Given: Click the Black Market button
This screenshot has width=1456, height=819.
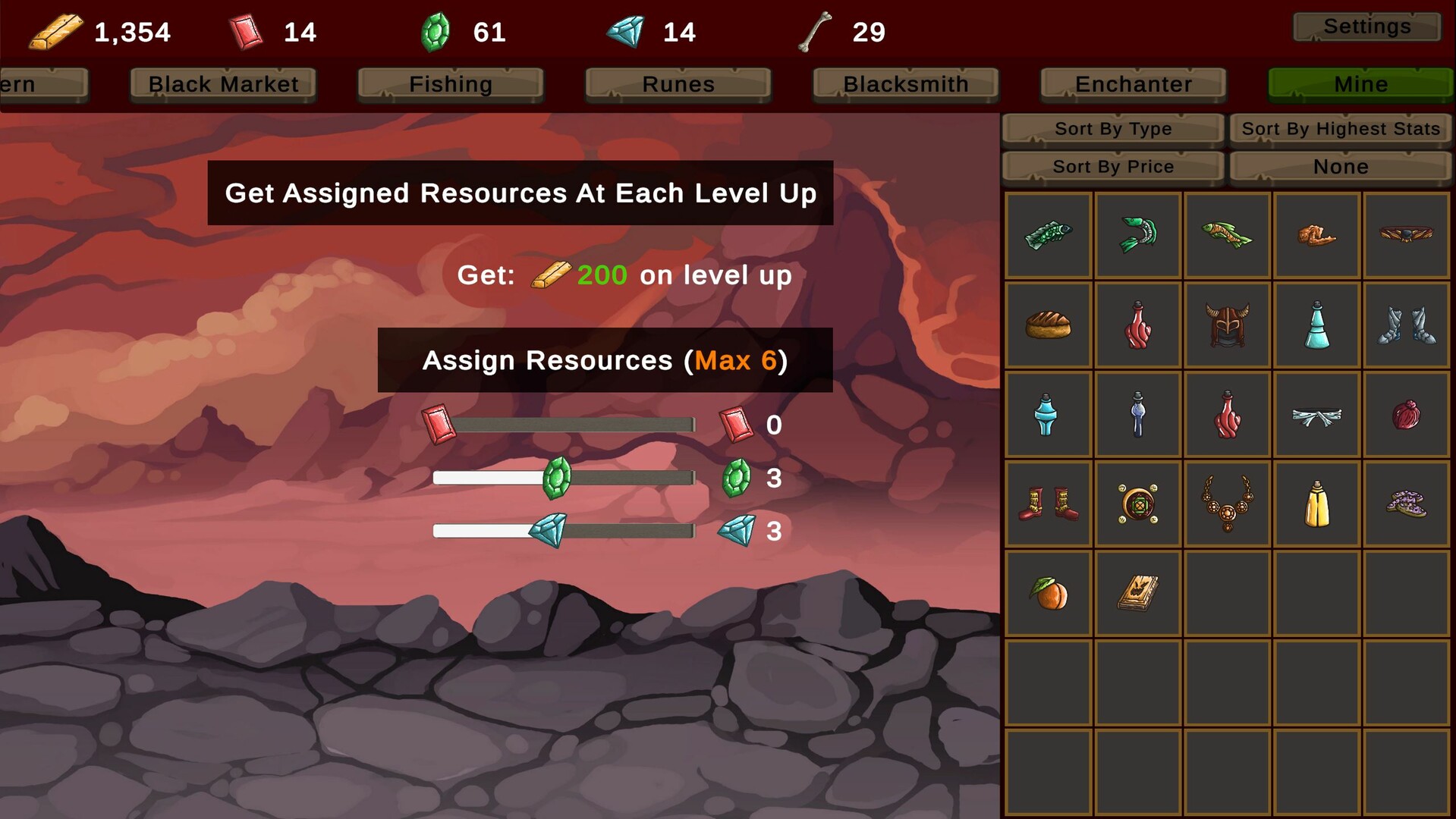Looking at the screenshot, I should [222, 84].
